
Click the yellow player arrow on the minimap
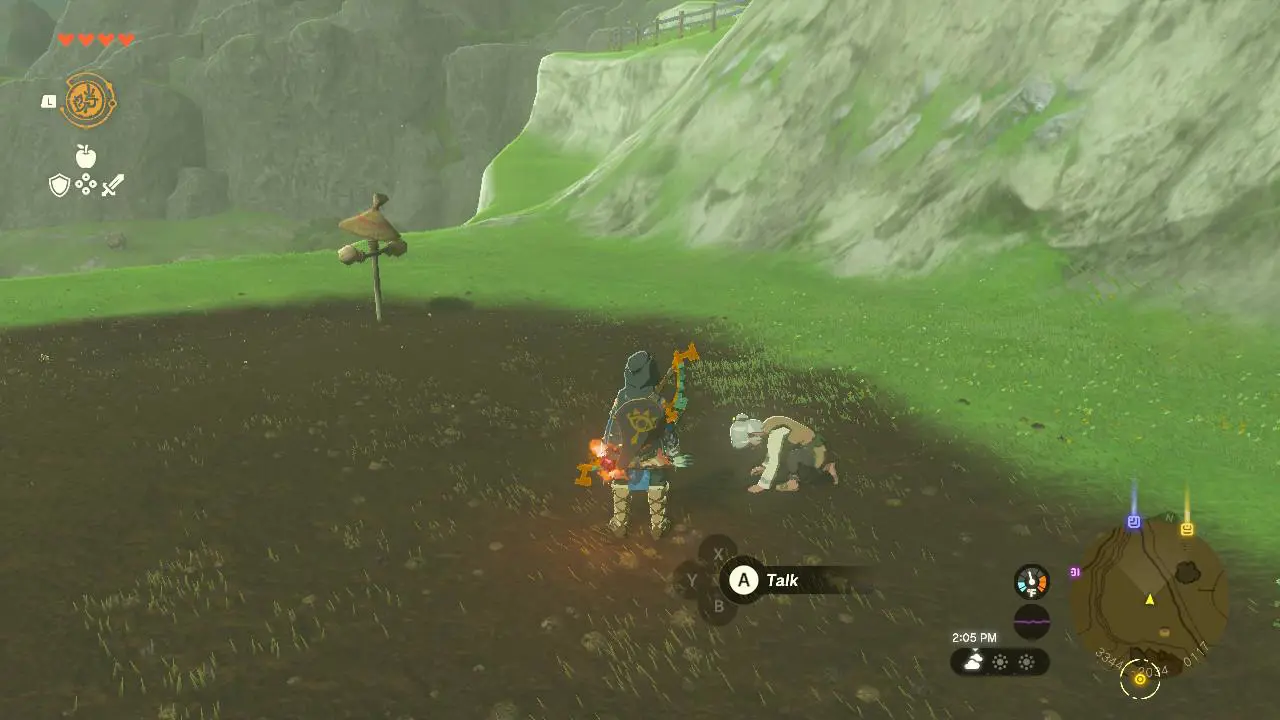[1150, 600]
